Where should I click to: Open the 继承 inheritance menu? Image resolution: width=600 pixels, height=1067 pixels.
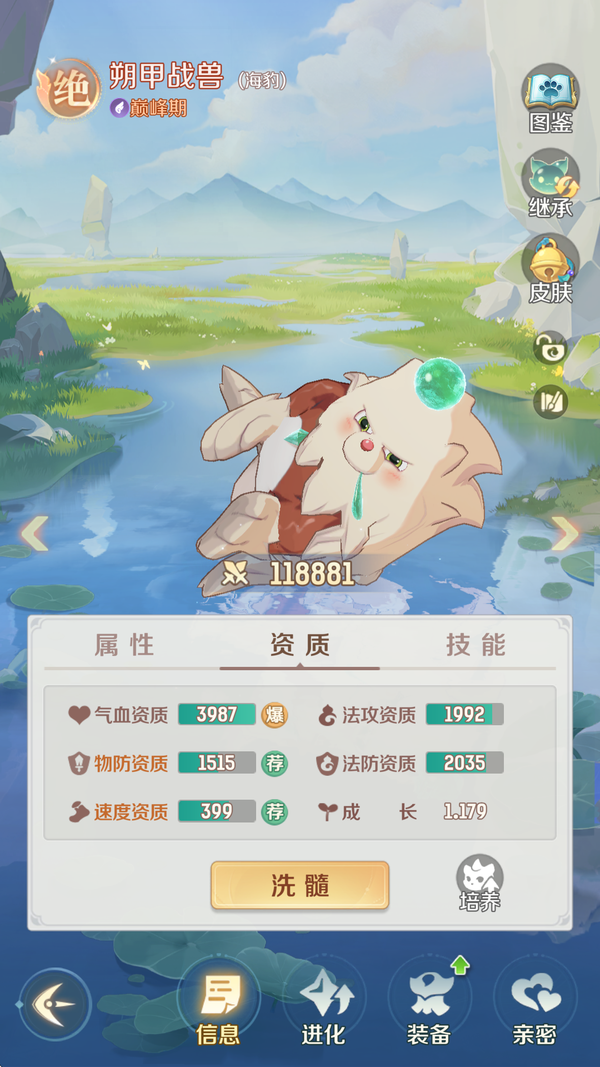(x=550, y=184)
